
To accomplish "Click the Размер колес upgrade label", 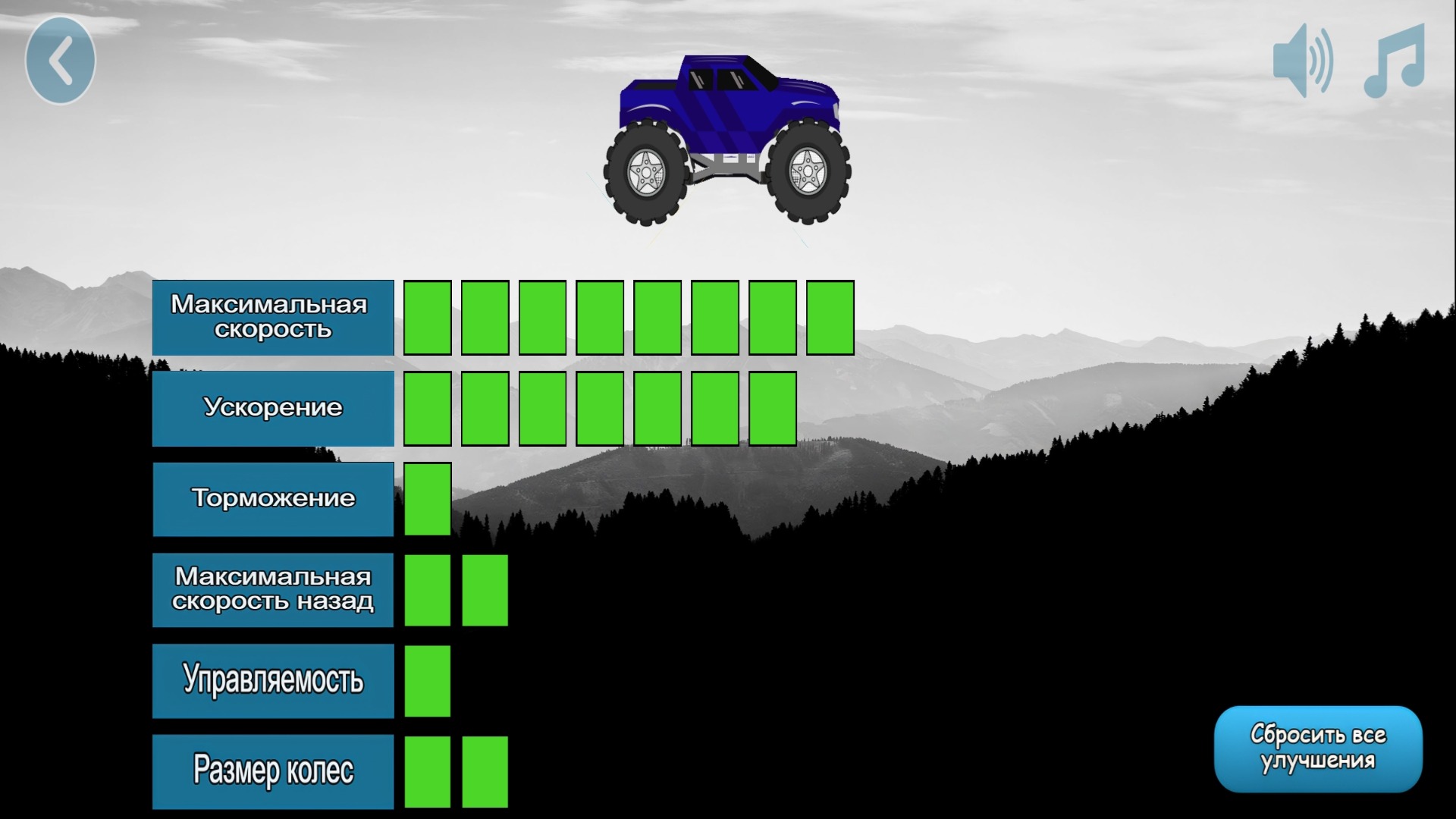I will 271,770.
